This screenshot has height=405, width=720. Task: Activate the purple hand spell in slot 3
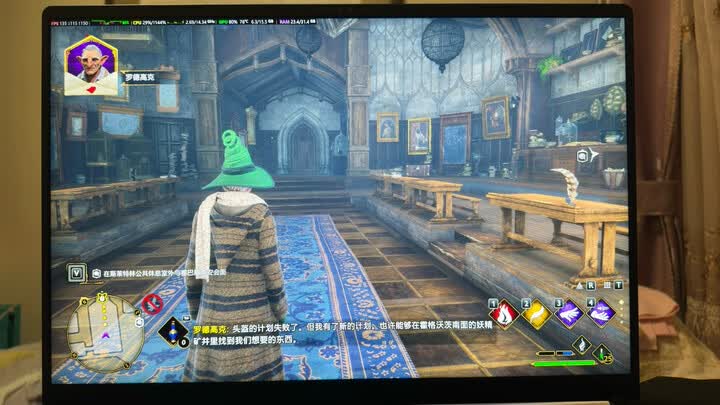click(x=569, y=314)
